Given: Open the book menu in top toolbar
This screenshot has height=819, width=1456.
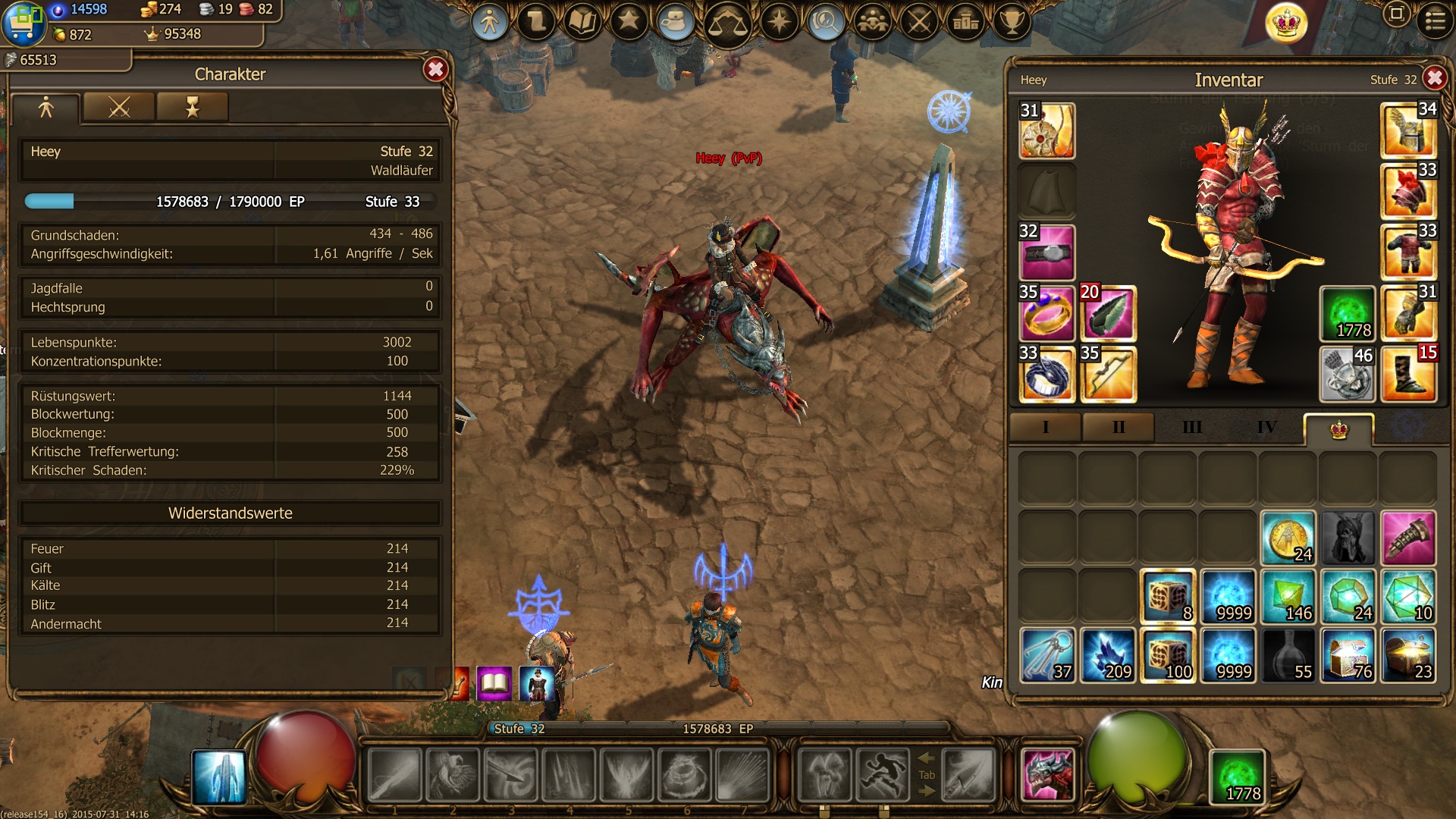Looking at the screenshot, I should [x=582, y=22].
